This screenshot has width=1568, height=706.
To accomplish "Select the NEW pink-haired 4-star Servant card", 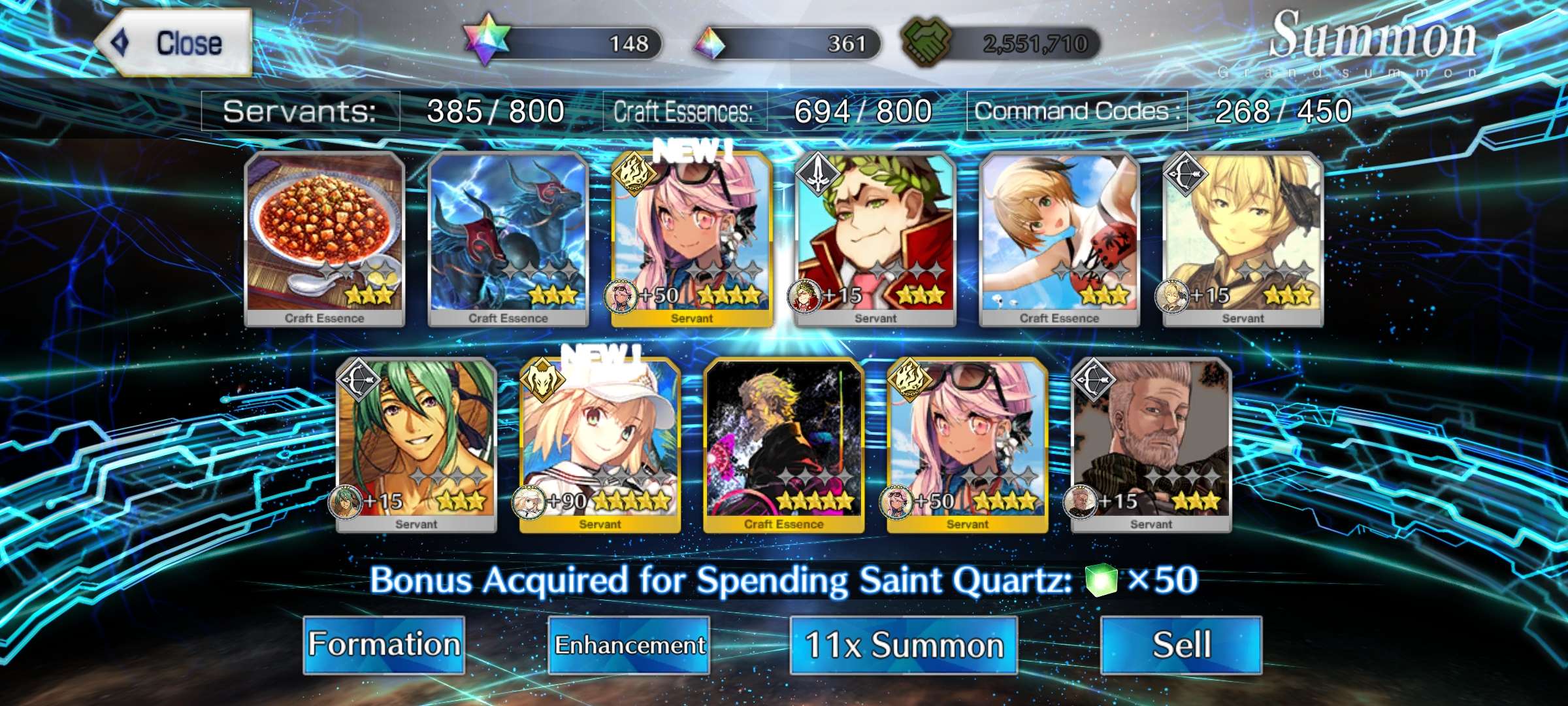I will pyautogui.click(x=692, y=239).
